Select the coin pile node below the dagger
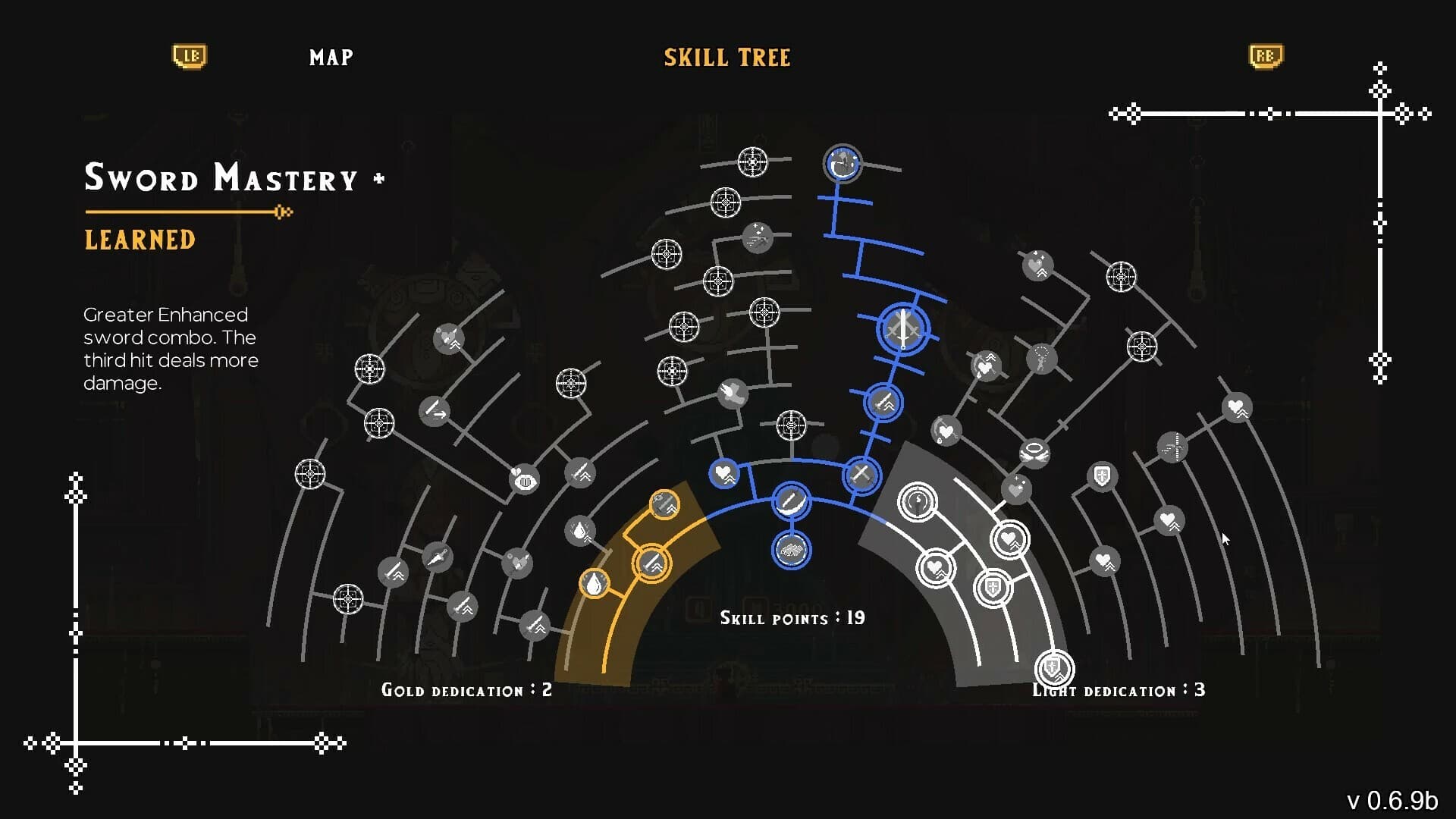Image resolution: width=1456 pixels, height=819 pixels. tap(791, 551)
